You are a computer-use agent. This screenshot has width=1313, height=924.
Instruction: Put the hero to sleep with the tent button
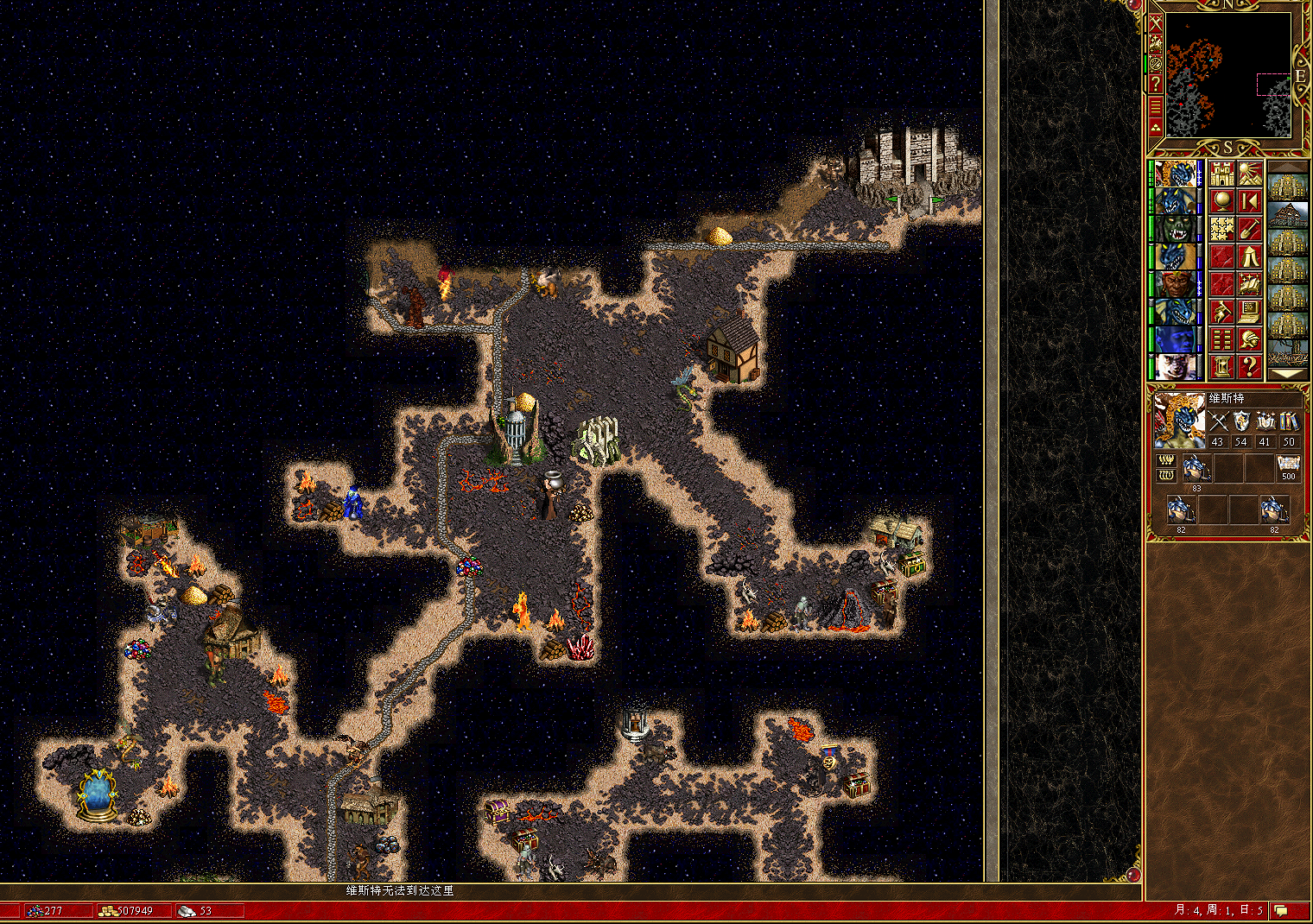pos(1249,256)
